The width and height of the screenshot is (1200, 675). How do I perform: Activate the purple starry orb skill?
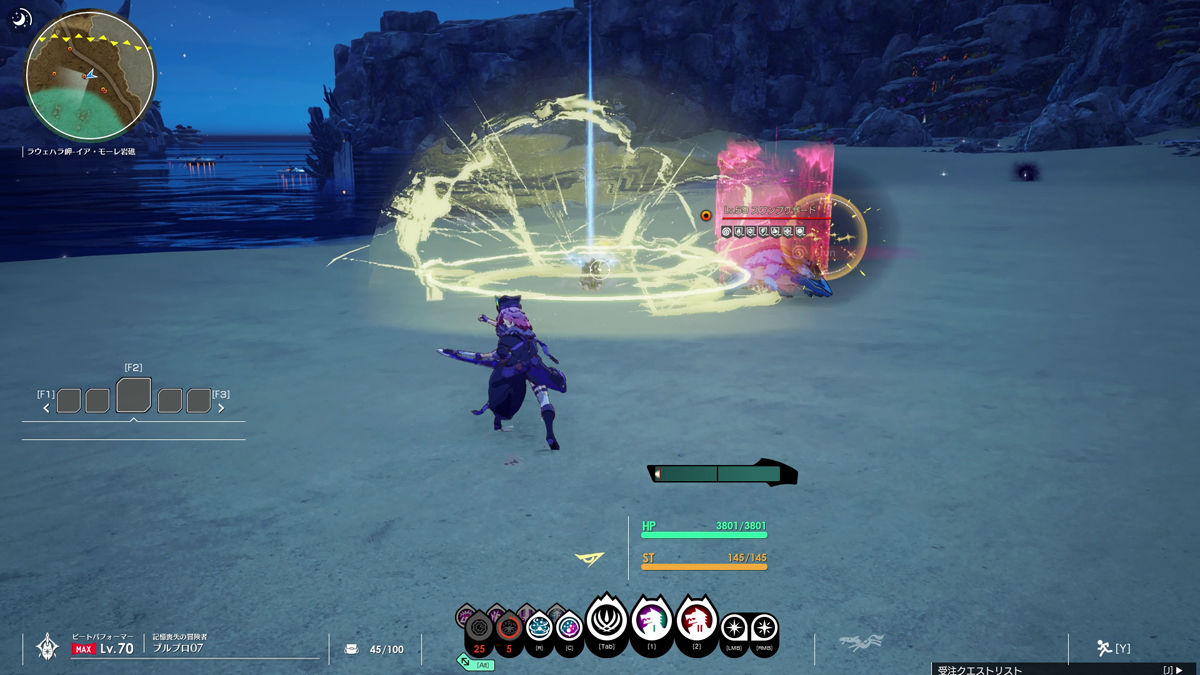pyautogui.click(x=569, y=628)
